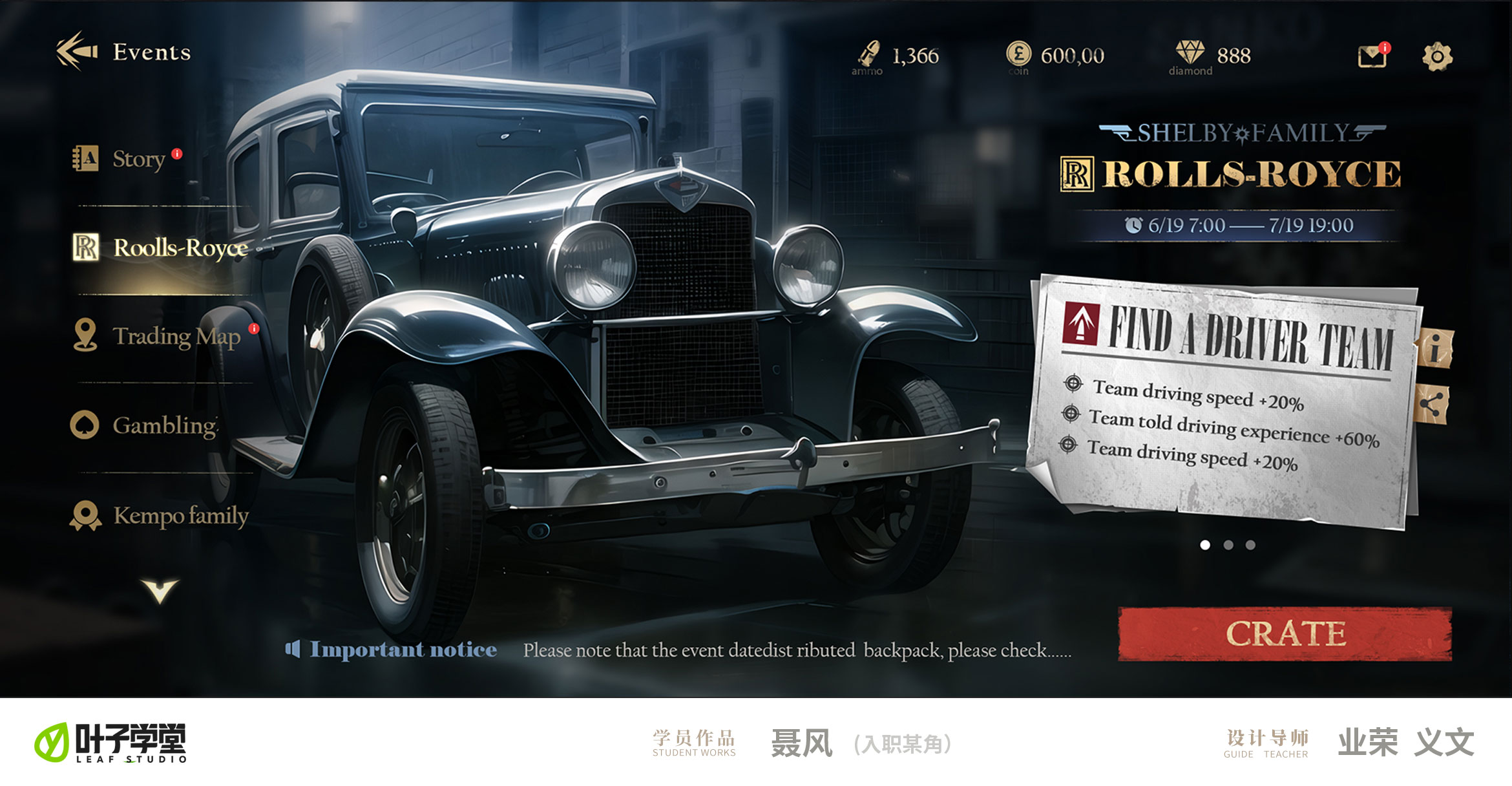
Task: Share the event with the share tag
Action: (1432, 405)
